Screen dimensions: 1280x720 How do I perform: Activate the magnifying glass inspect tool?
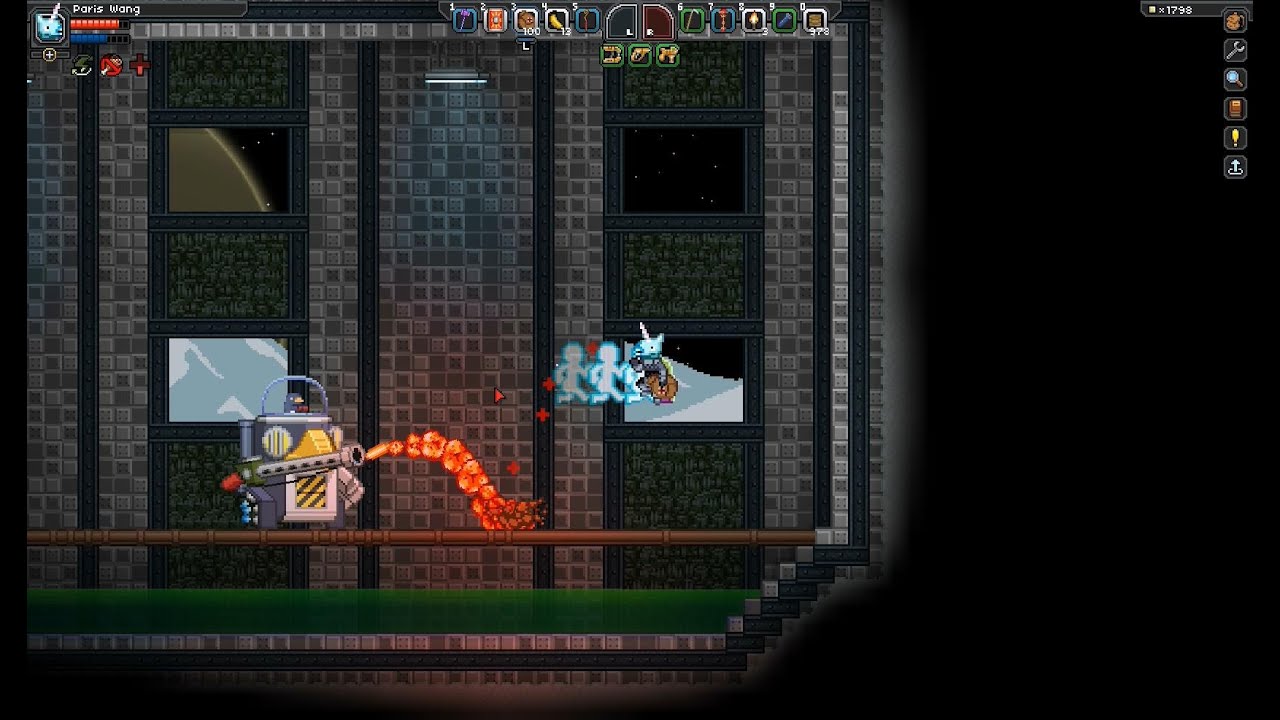[1235, 79]
